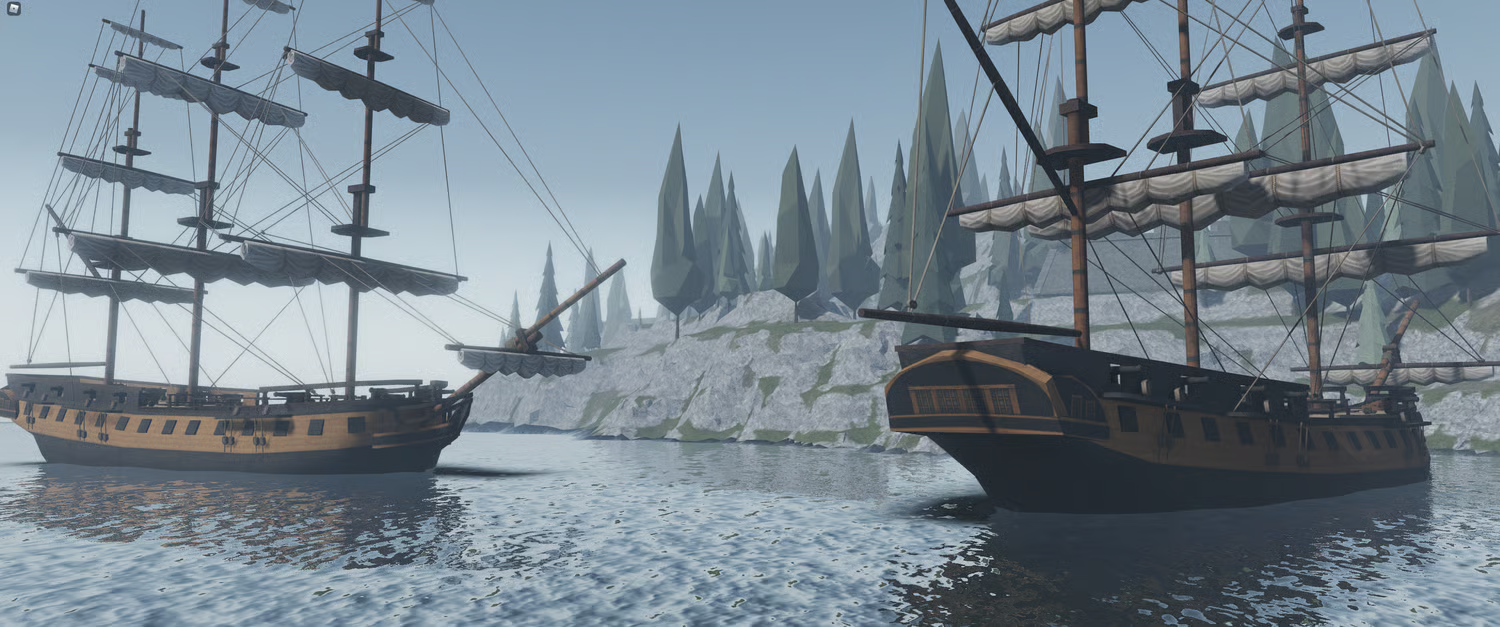This screenshot has height=627, width=1500.
Task: Open the Roblox menu icon
Action: pyautogui.click(x=13, y=9)
